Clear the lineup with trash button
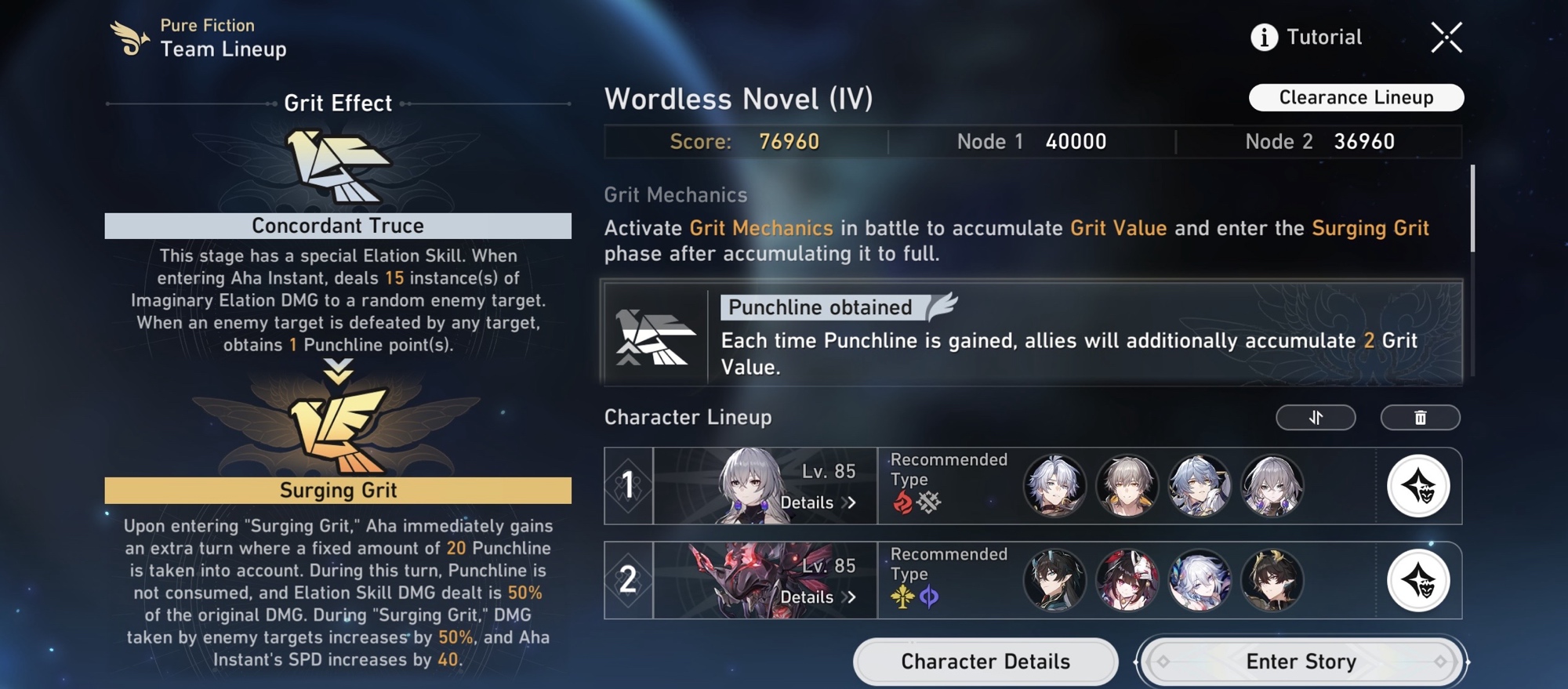1568x689 pixels. coord(1420,417)
